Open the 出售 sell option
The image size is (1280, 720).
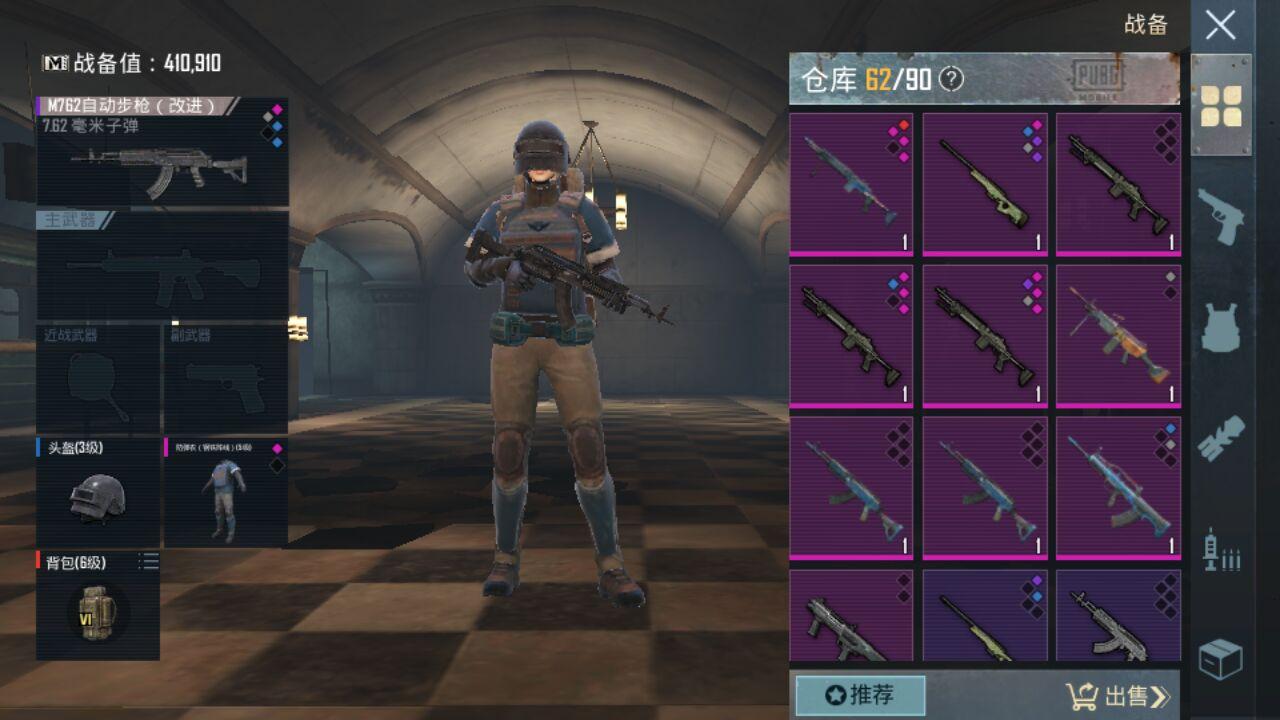coord(1117,696)
